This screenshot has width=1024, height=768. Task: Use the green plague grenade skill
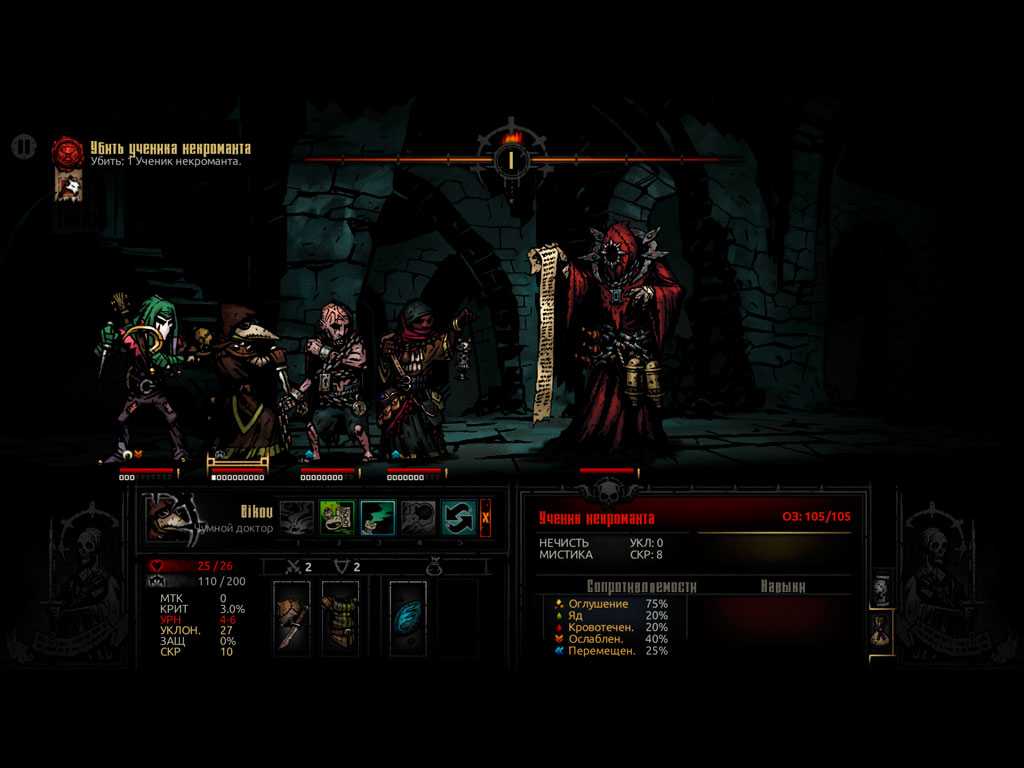(x=337, y=517)
